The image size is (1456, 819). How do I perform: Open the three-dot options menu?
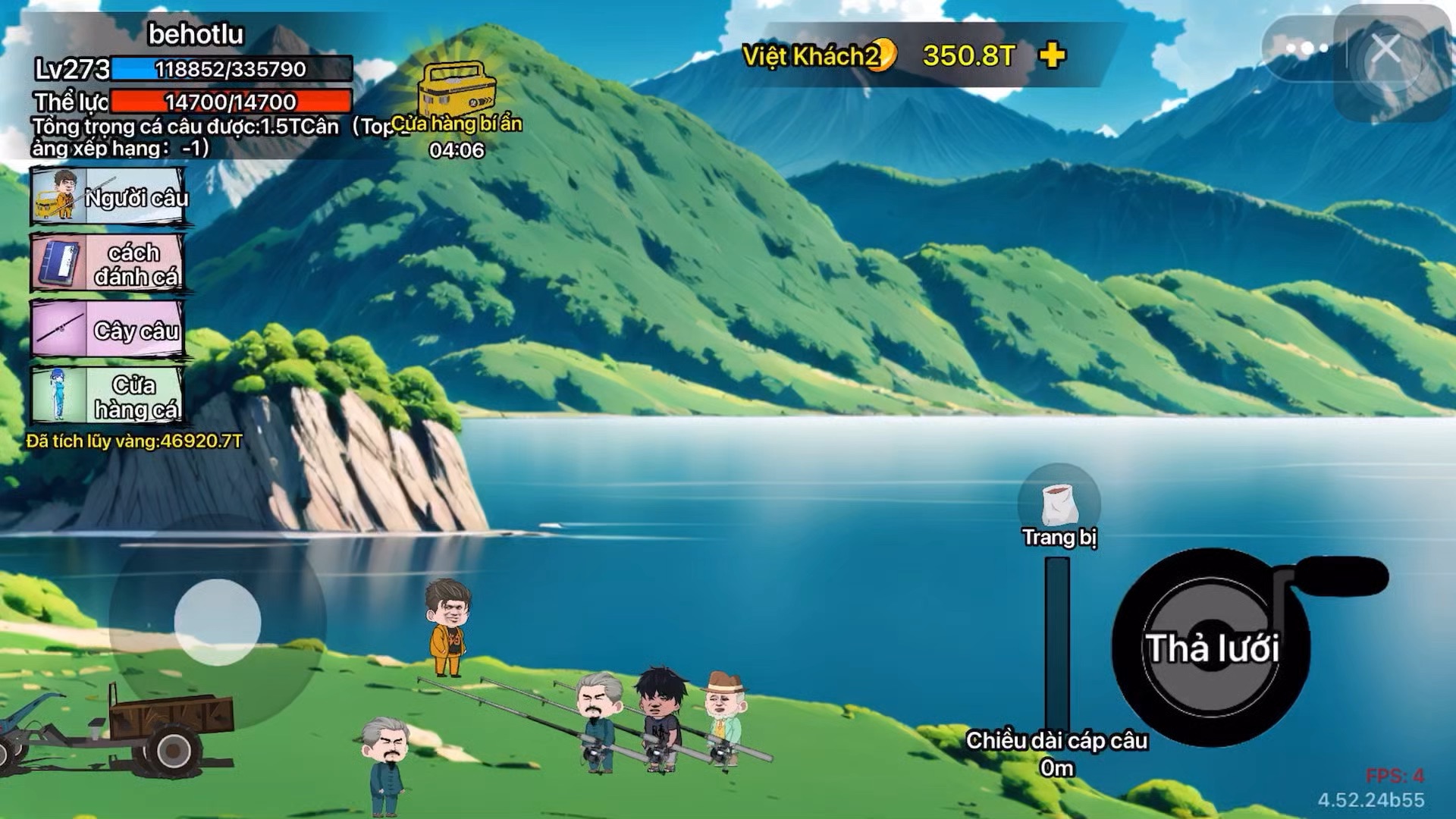pos(1306,49)
